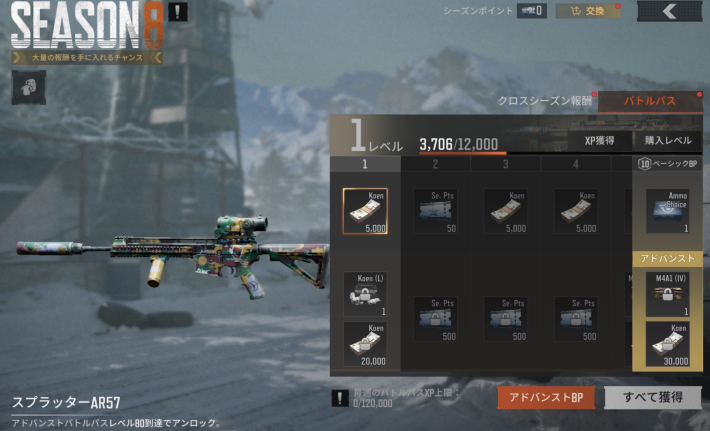Screen dimensions: 710x431
Task: Open the weapon preview icon under Season 8
Action: click(23, 87)
